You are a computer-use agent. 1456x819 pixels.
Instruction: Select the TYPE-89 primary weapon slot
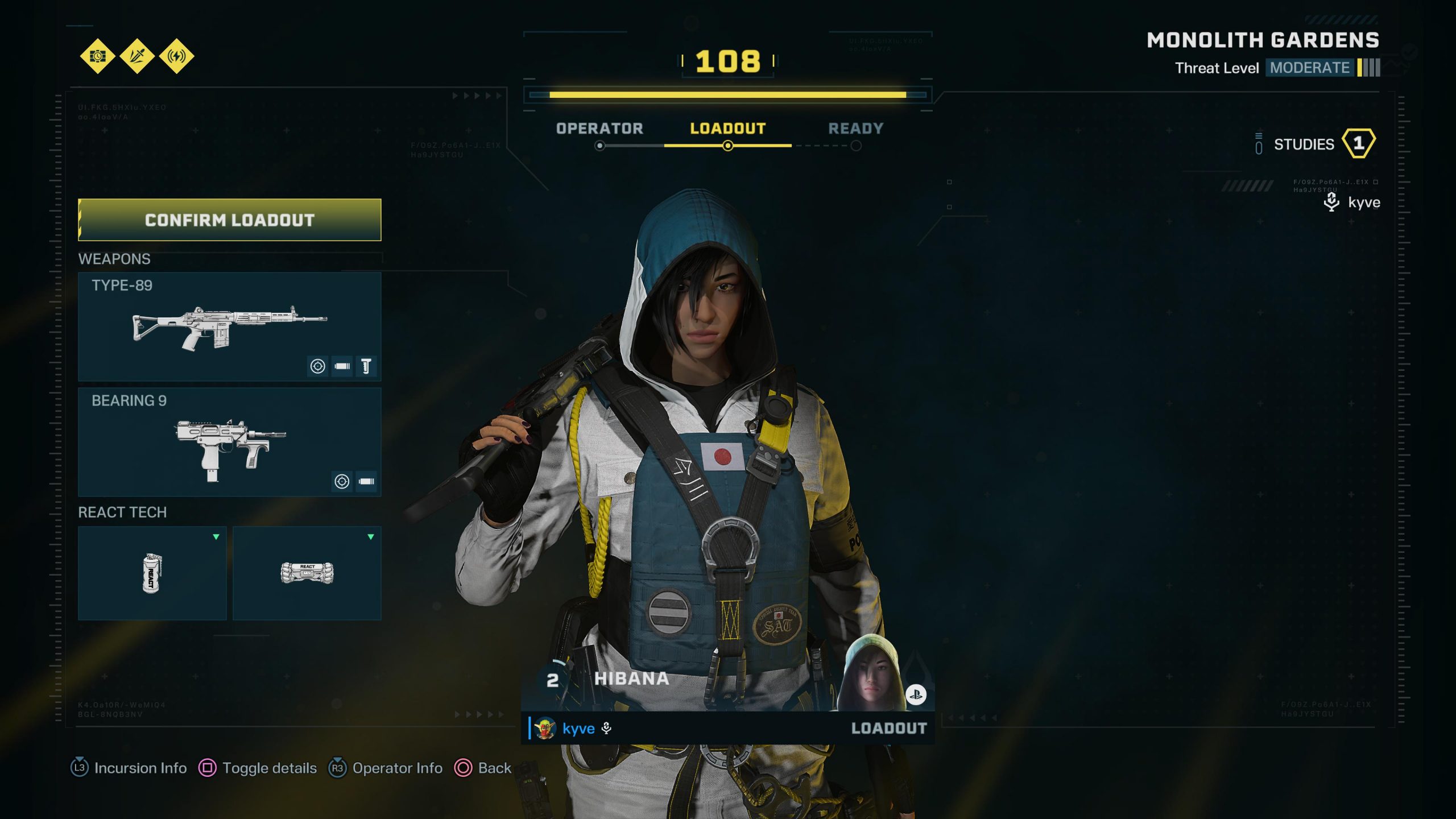(x=229, y=326)
